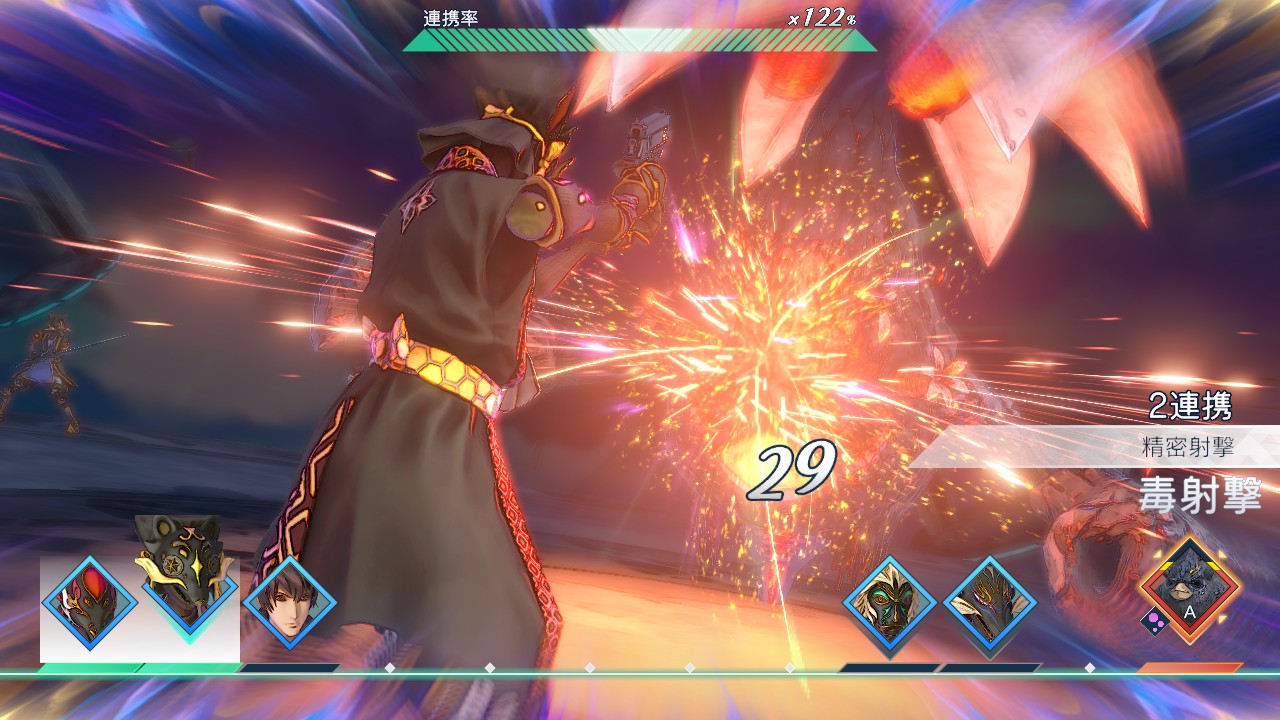Click the purple poison status icon

click(1154, 622)
